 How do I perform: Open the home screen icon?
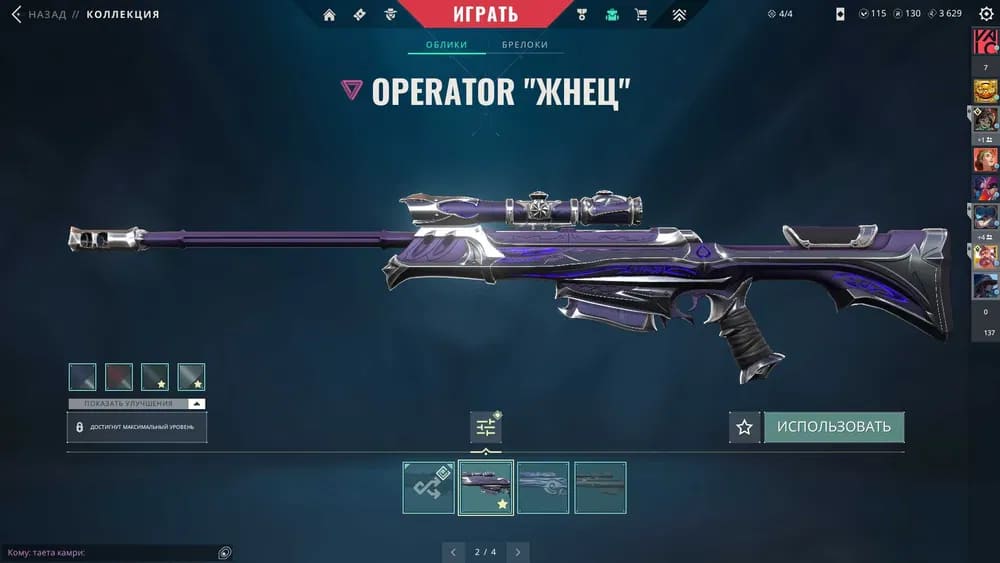click(329, 15)
